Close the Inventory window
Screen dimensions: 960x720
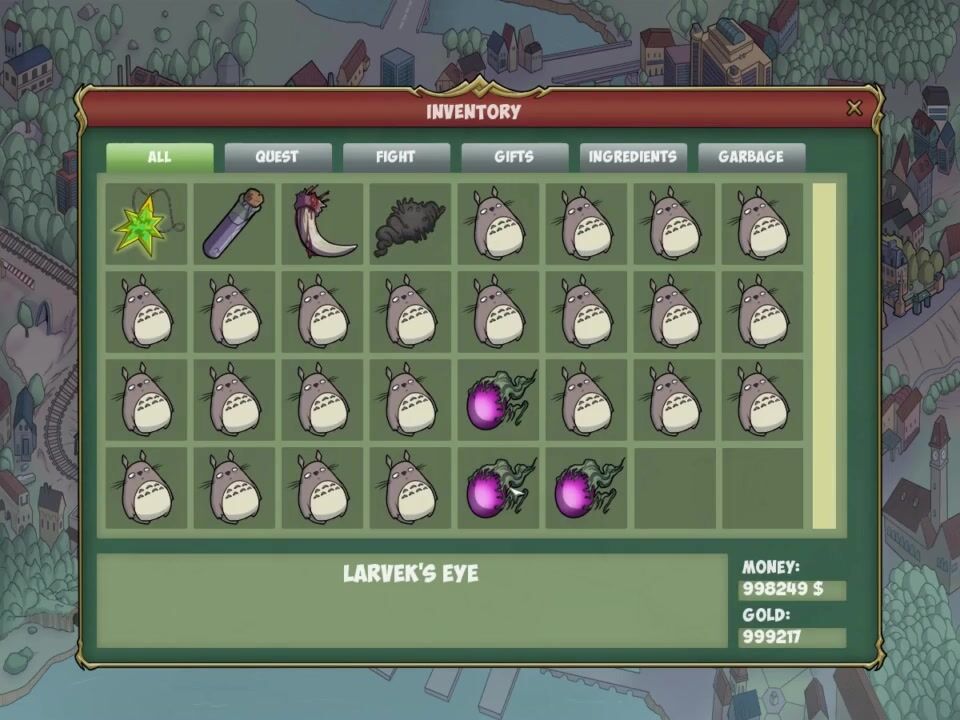[854, 109]
